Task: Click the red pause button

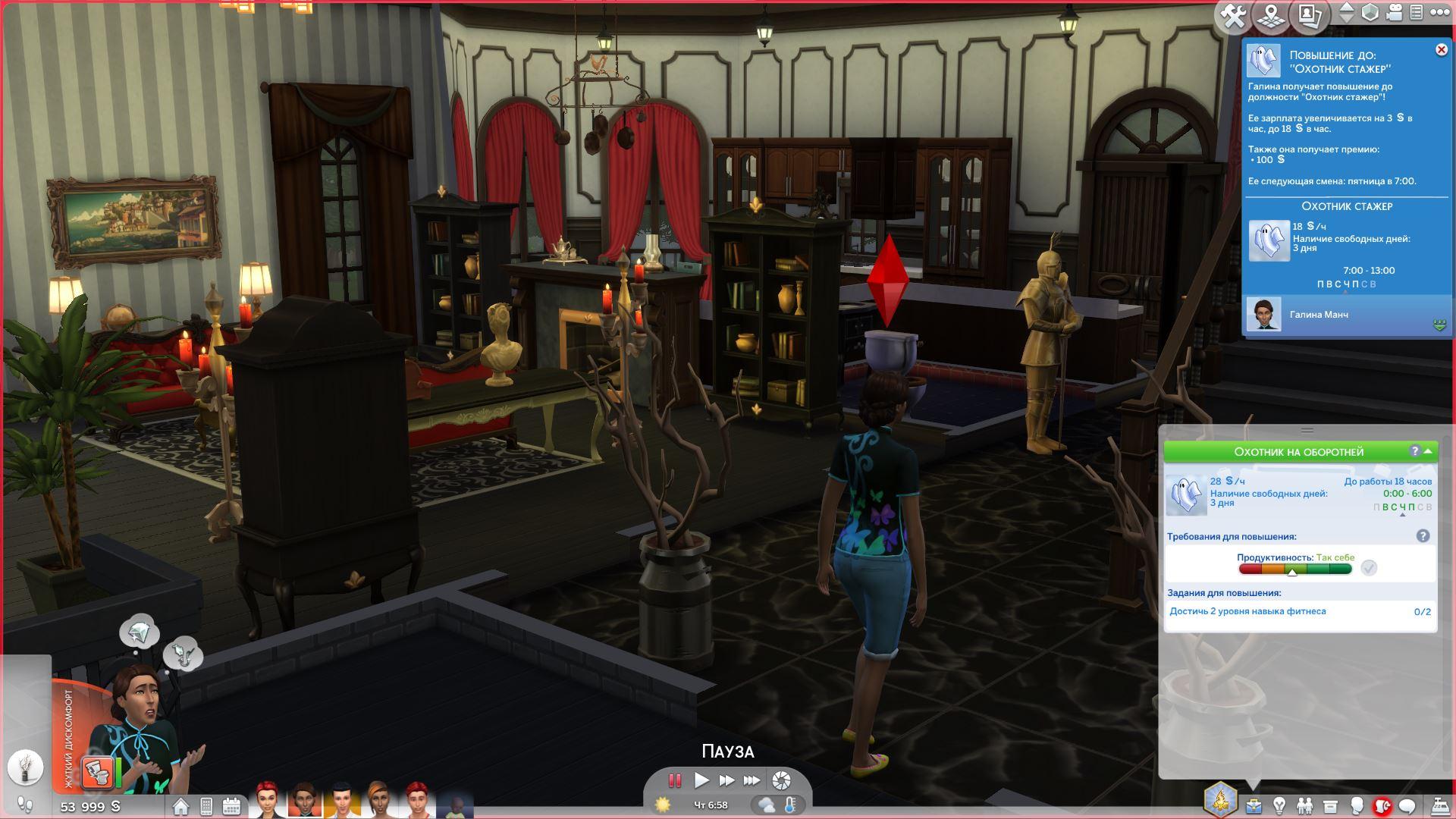Action: (674, 780)
